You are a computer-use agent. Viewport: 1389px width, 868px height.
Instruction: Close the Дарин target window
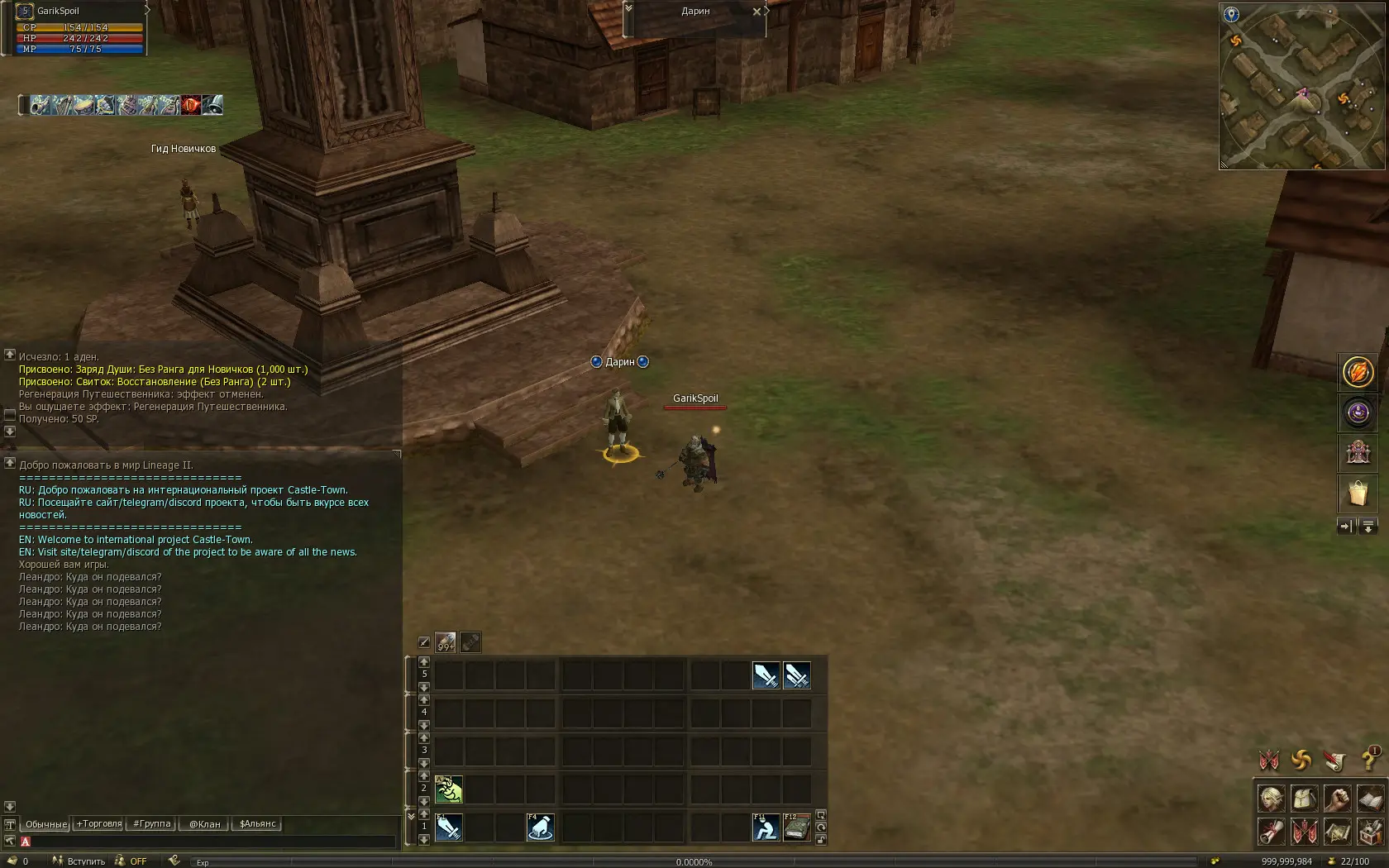pos(757,12)
